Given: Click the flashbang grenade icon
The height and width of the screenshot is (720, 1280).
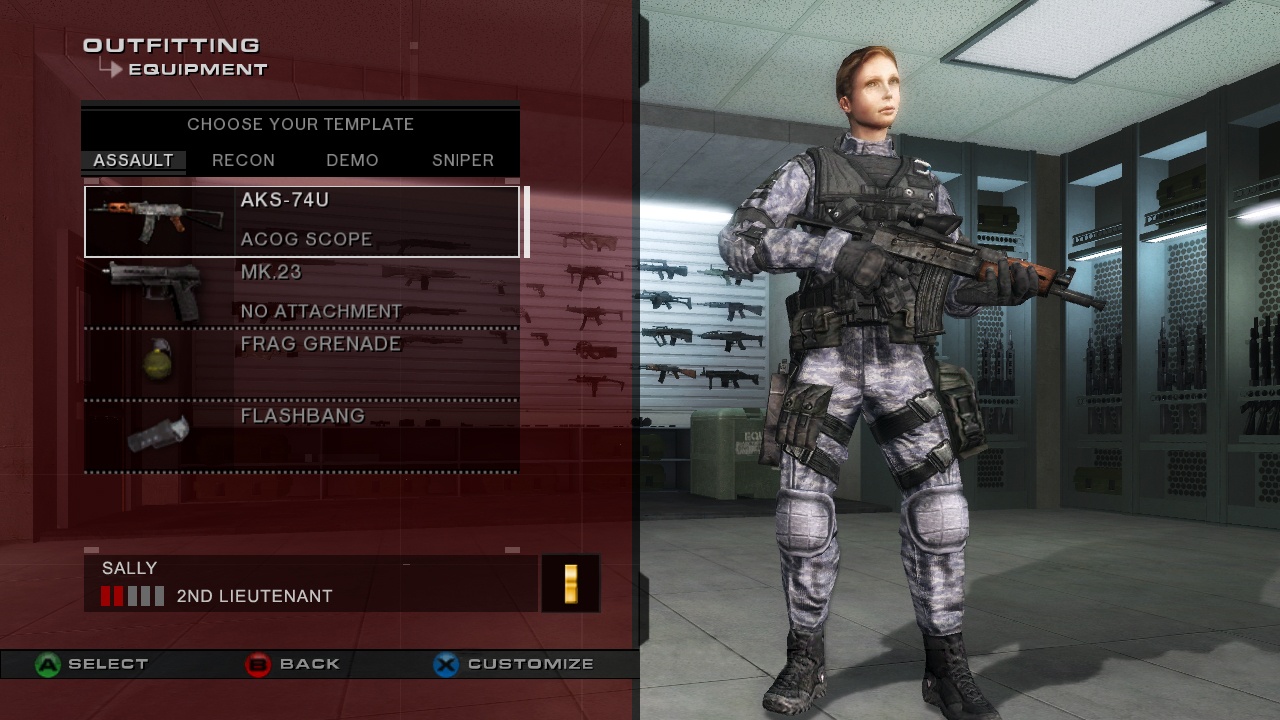Looking at the screenshot, I should (155, 432).
